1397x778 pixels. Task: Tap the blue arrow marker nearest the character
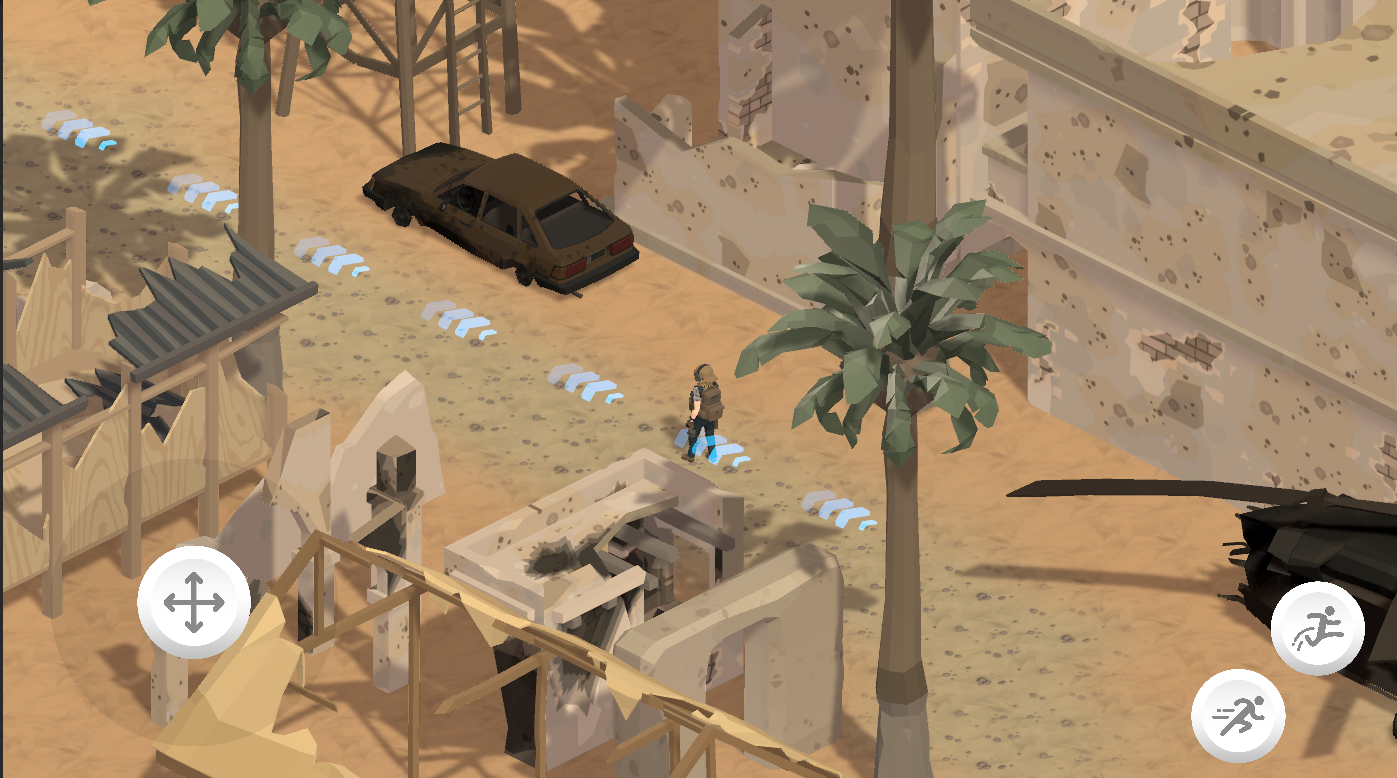point(716,447)
